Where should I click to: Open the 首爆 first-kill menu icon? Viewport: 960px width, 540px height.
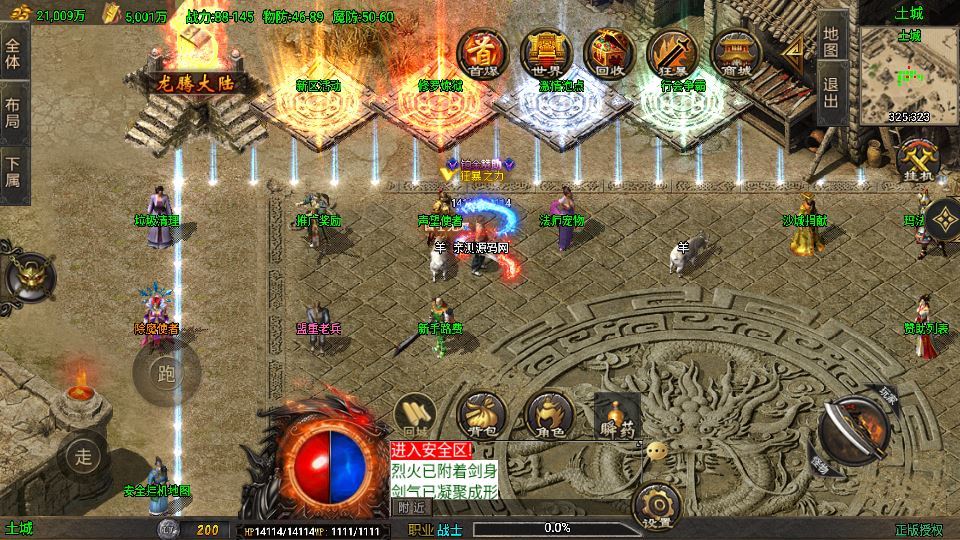tap(482, 54)
